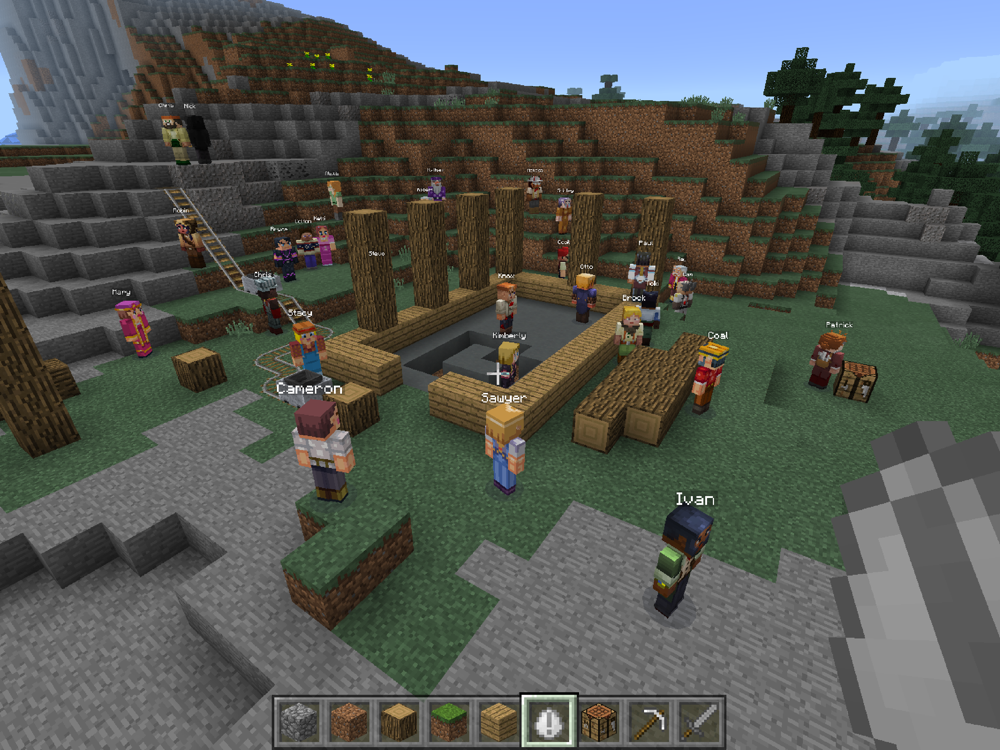
Task: Select the cobblestone block hotbar slot
Action: [297, 721]
